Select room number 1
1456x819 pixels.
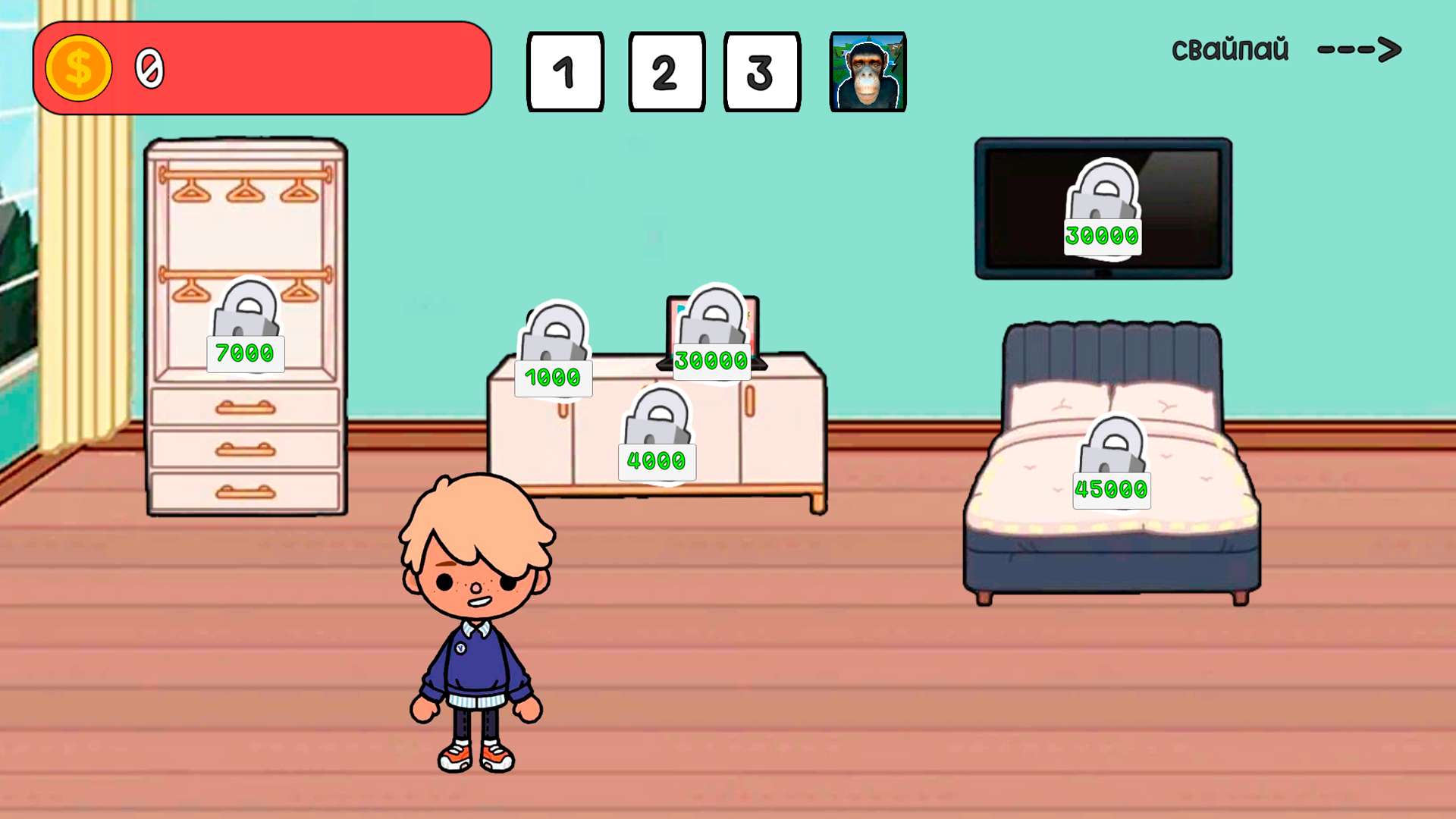point(564,71)
